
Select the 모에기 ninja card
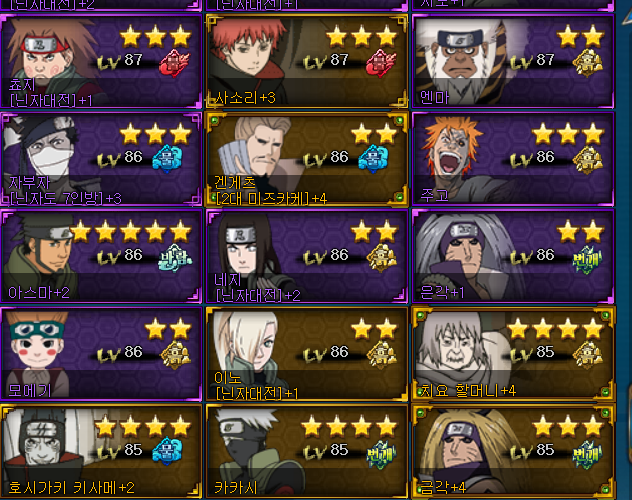[100, 353]
